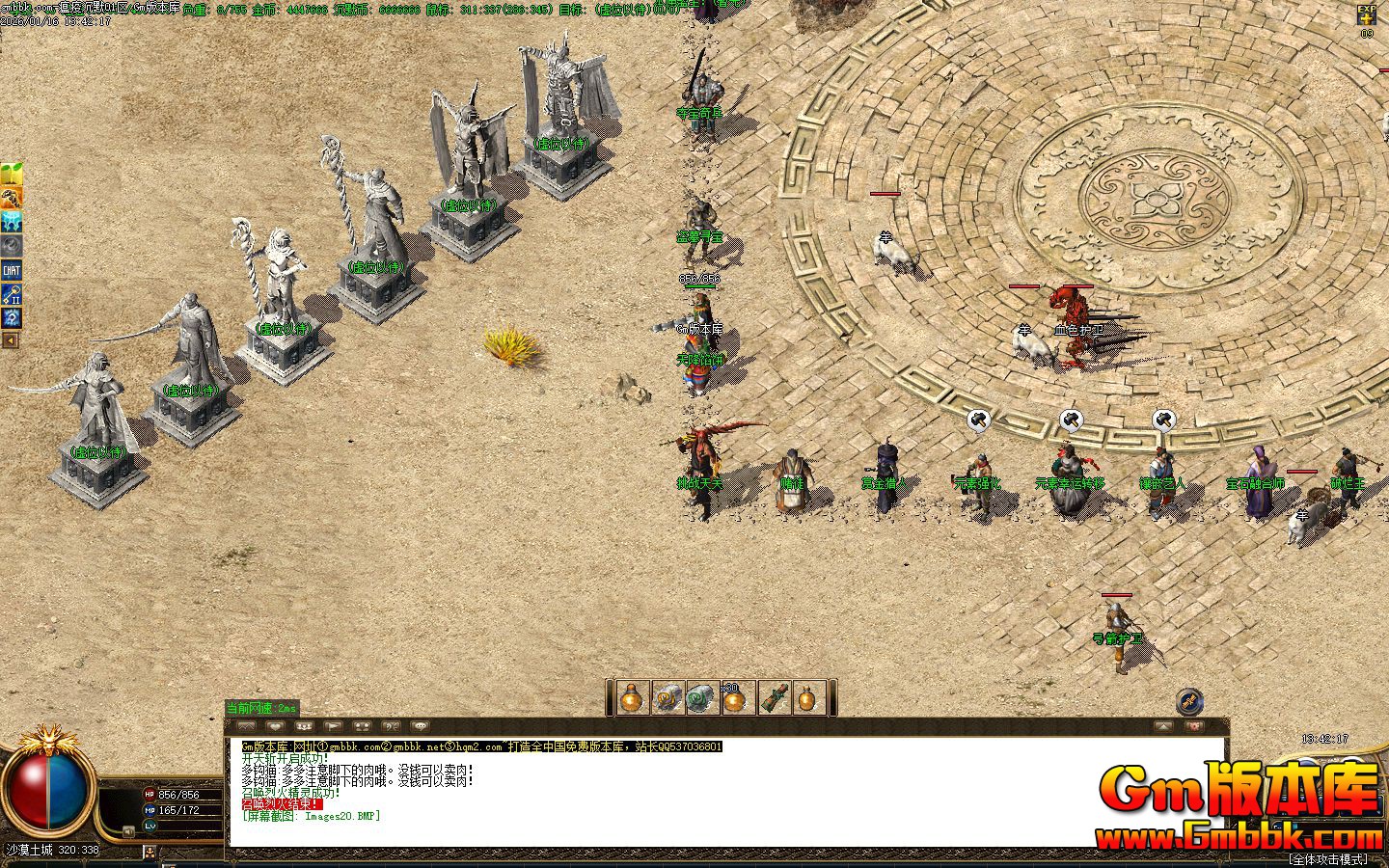Activate the blue ice crown skill icon
The height and width of the screenshot is (868, 1389).
tap(12, 223)
